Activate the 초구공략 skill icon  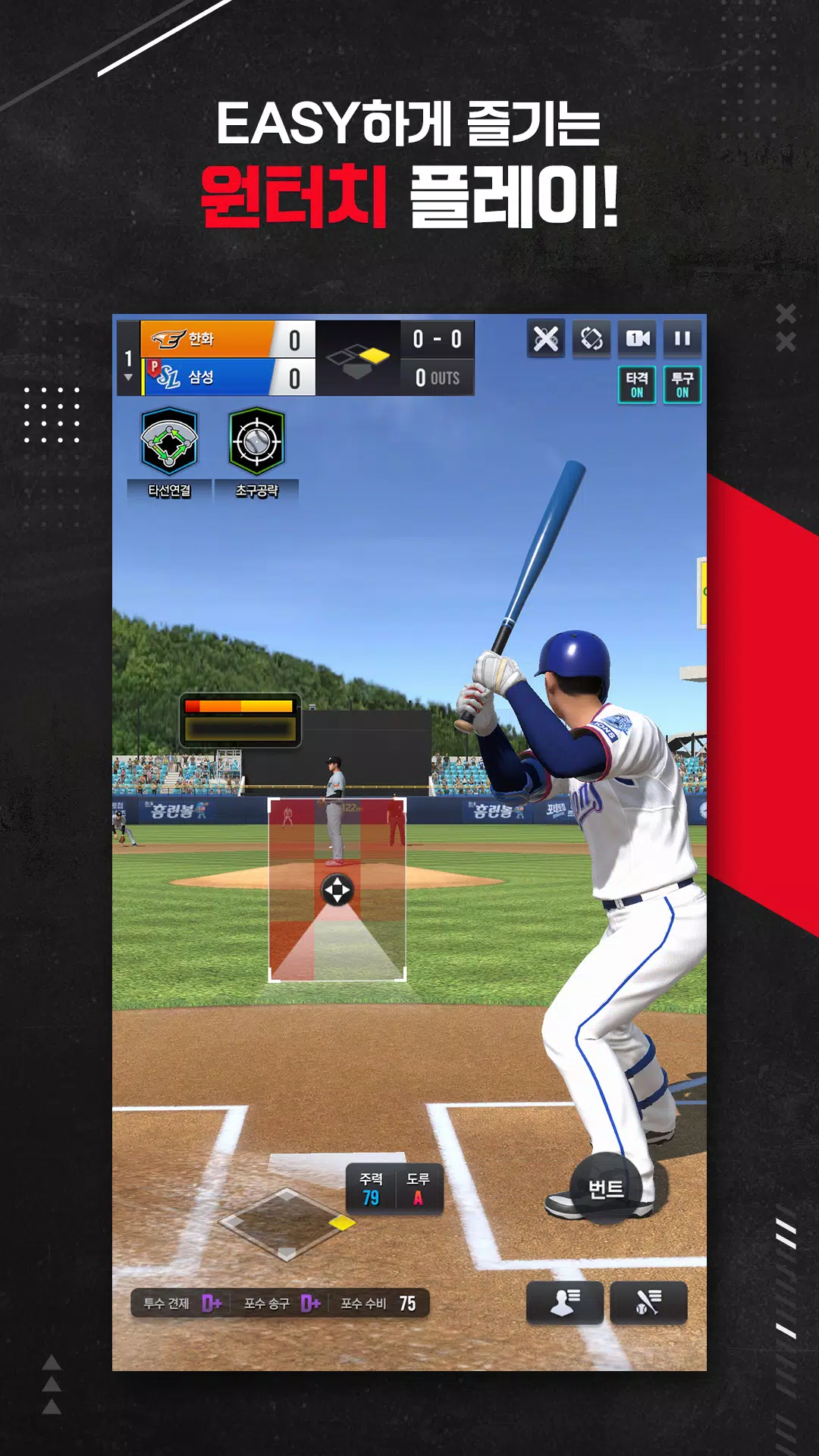[256, 441]
